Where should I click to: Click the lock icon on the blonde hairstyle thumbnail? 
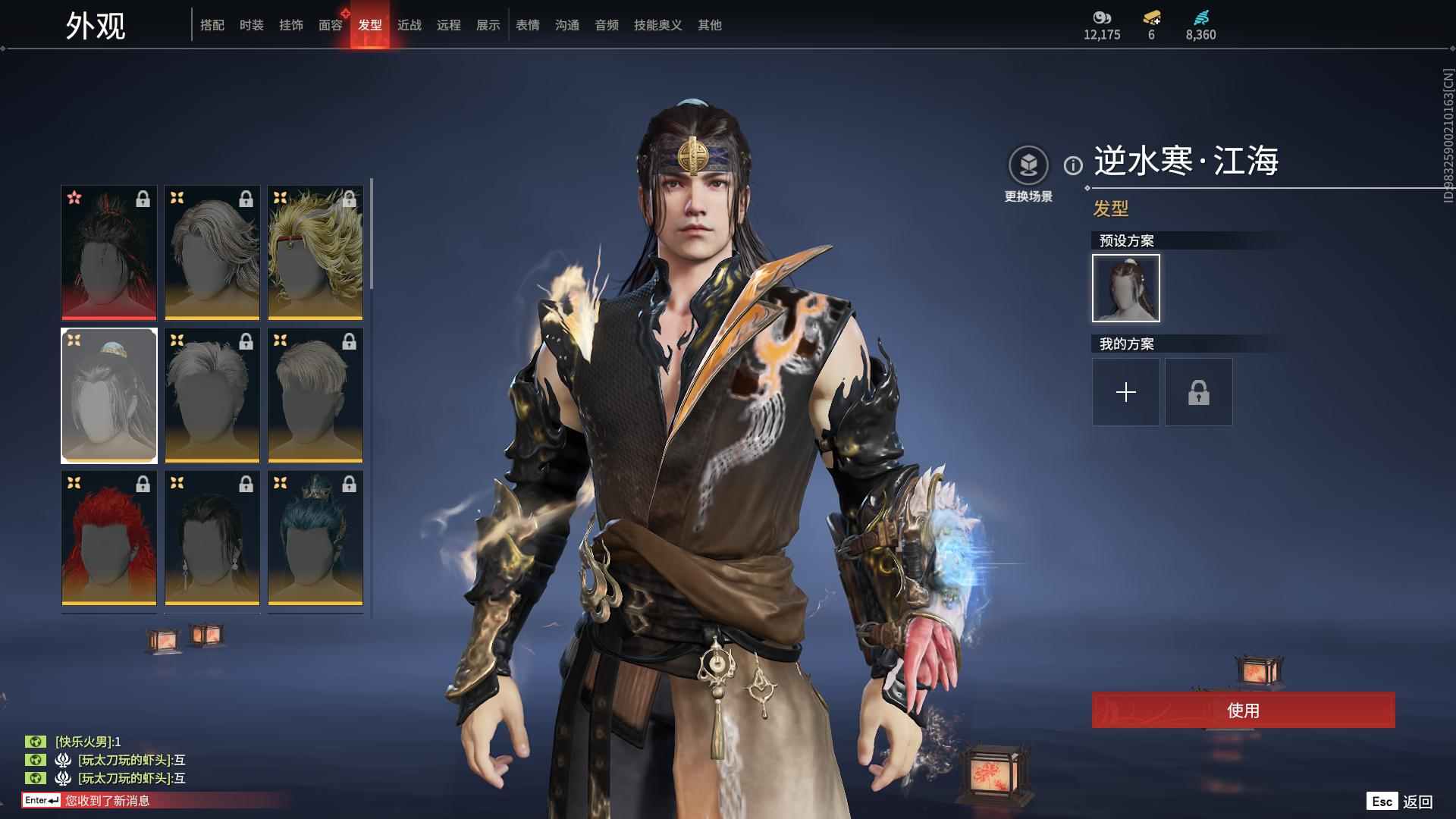(349, 199)
